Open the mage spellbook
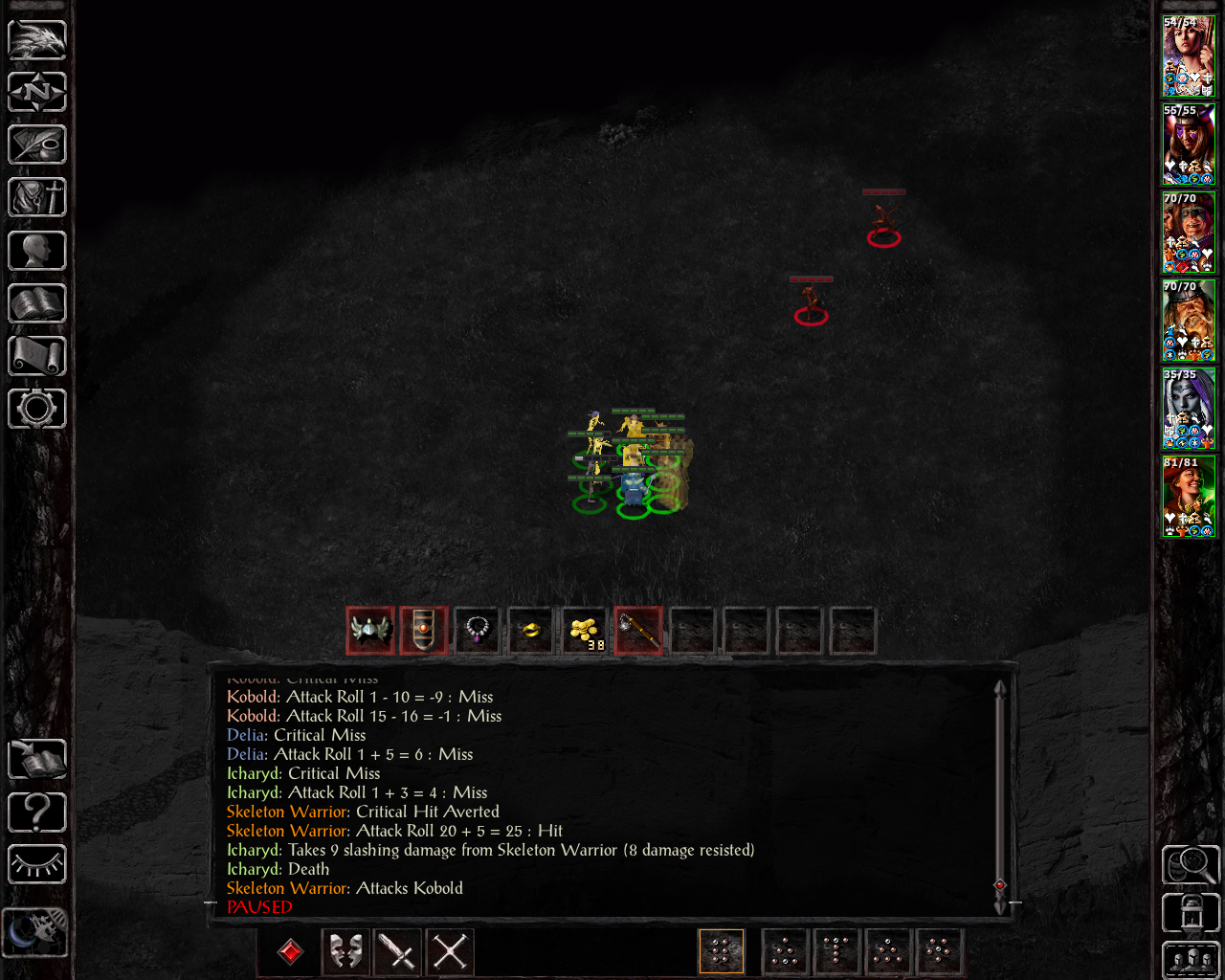This screenshot has width=1225, height=980. [x=37, y=303]
